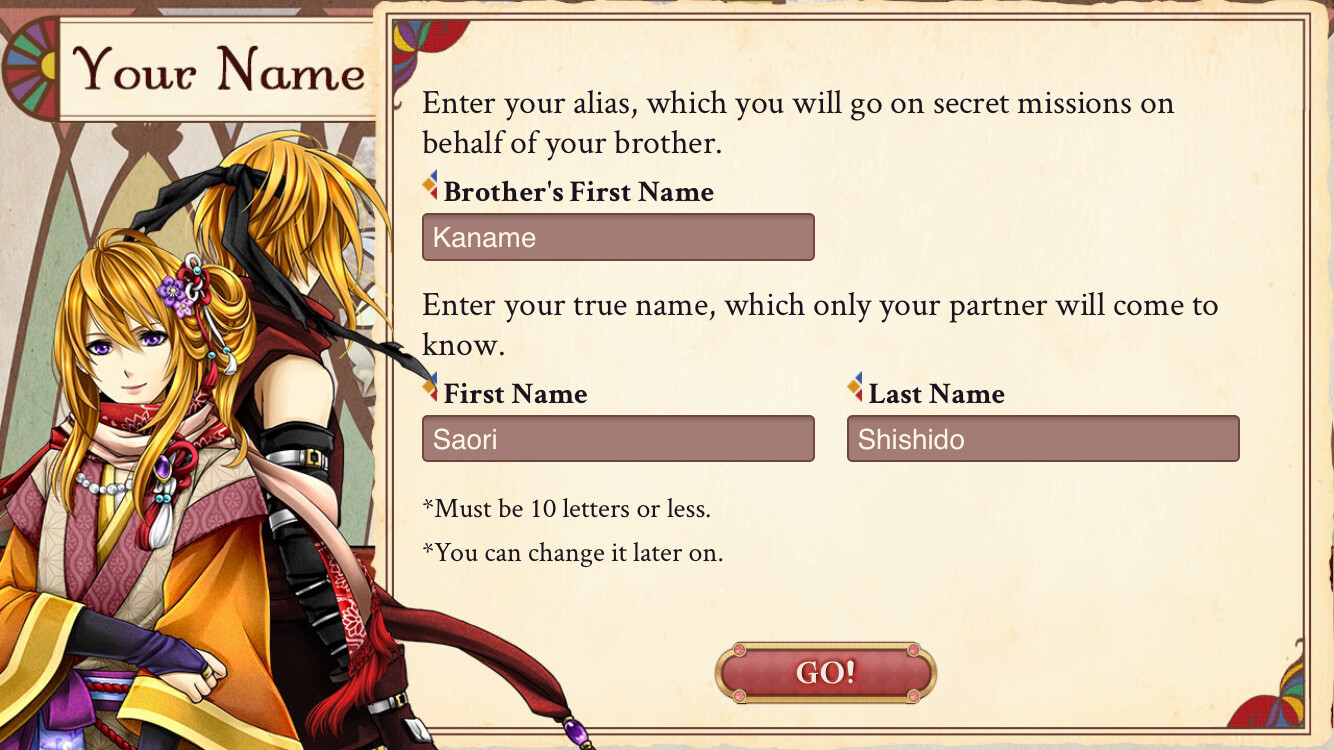The image size is (1334, 750).
Task: Click the fan icon next to First Name label
Action: 429,387
